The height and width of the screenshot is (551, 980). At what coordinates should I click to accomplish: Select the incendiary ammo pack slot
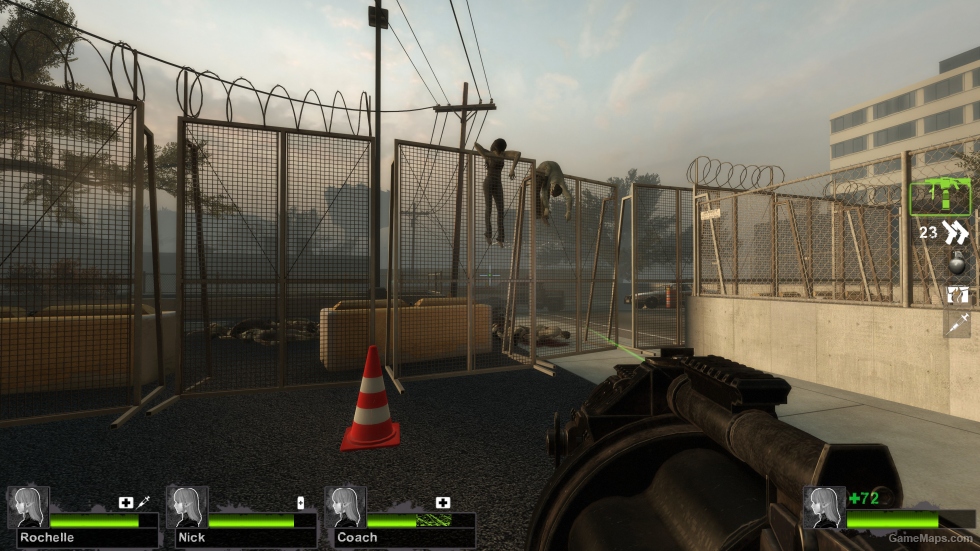point(957,295)
